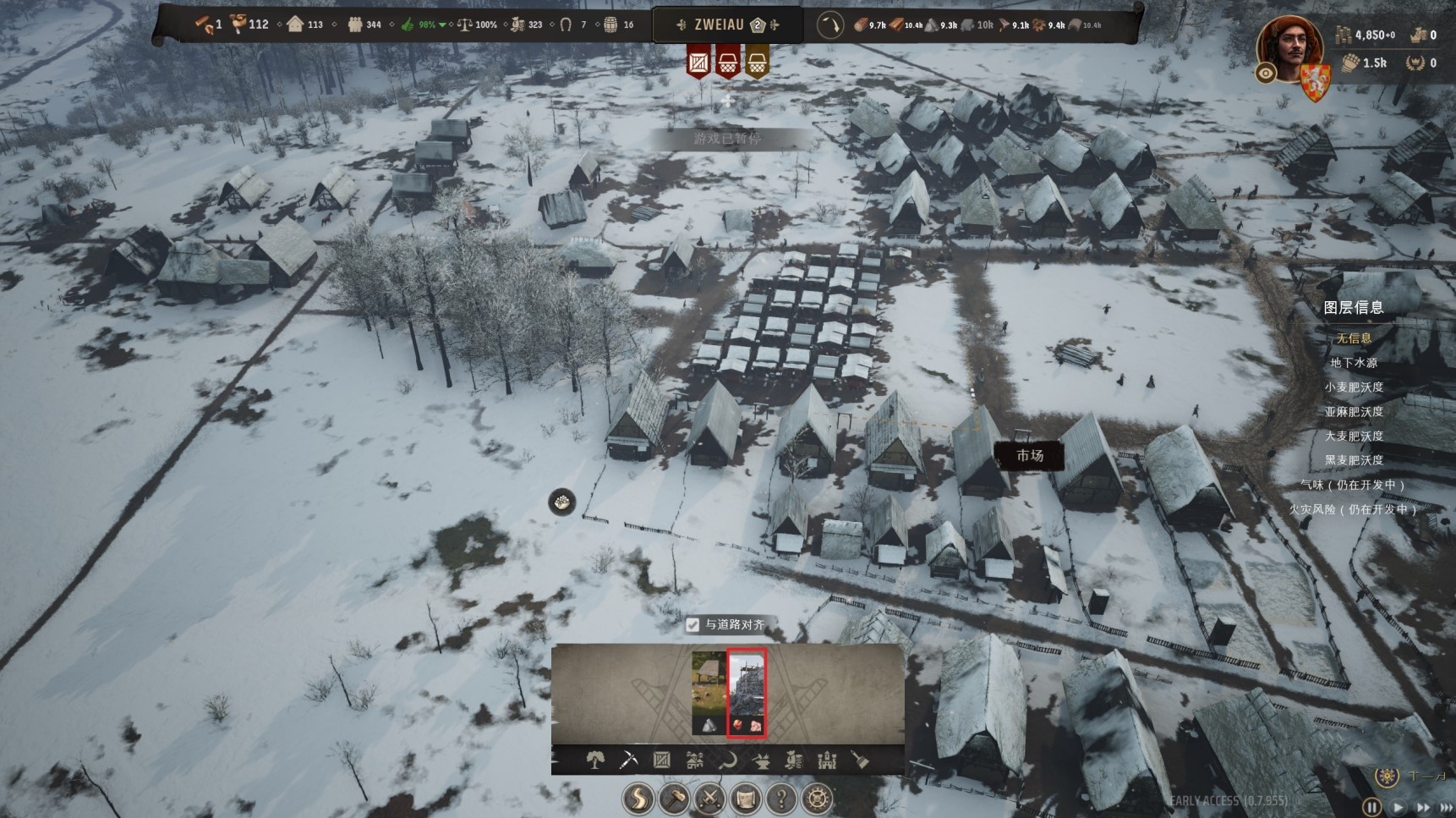Set game speed to normal play
The width and height of the screenshot is (1456, 818).
(1398, 807)
